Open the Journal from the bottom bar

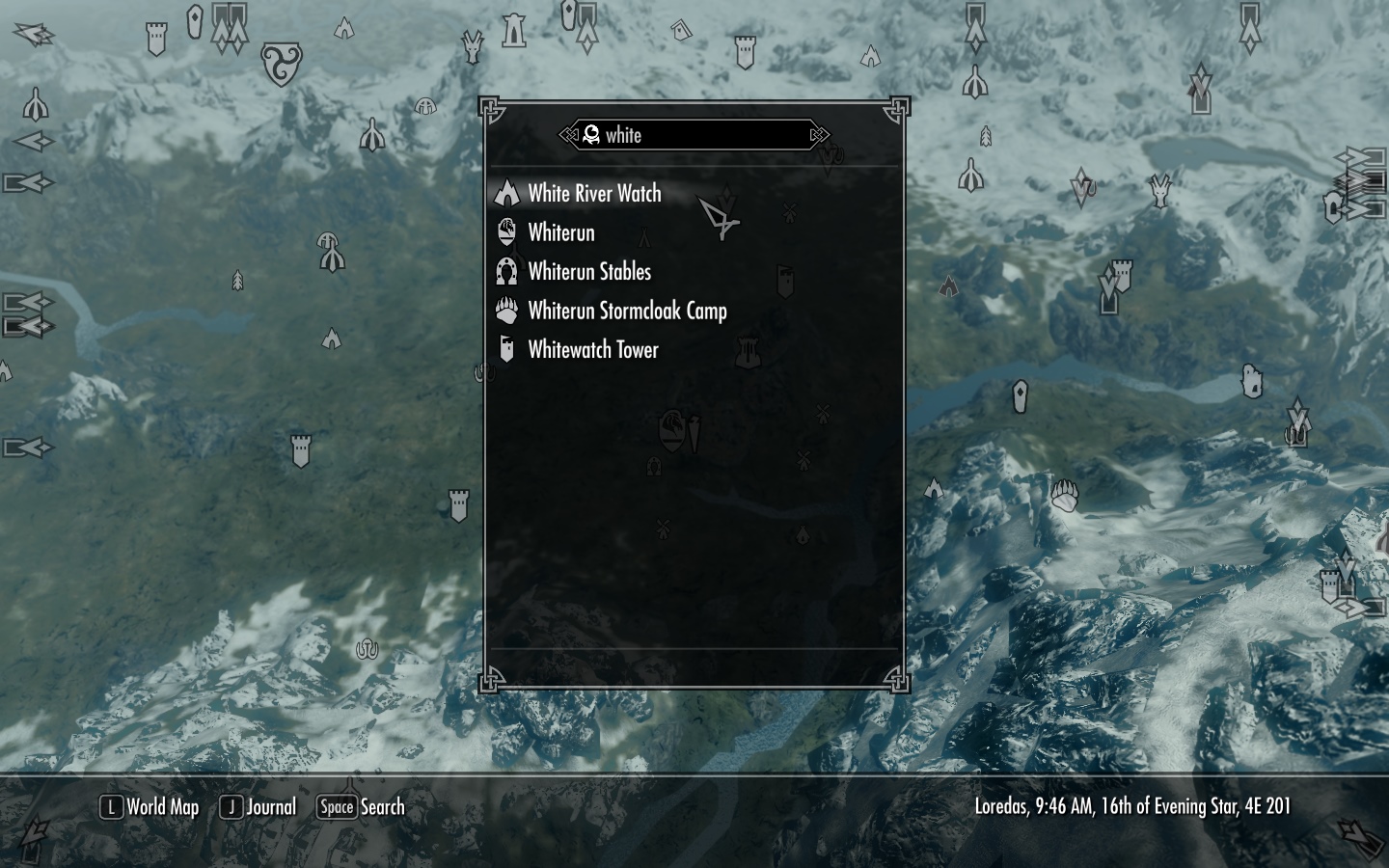259,807
